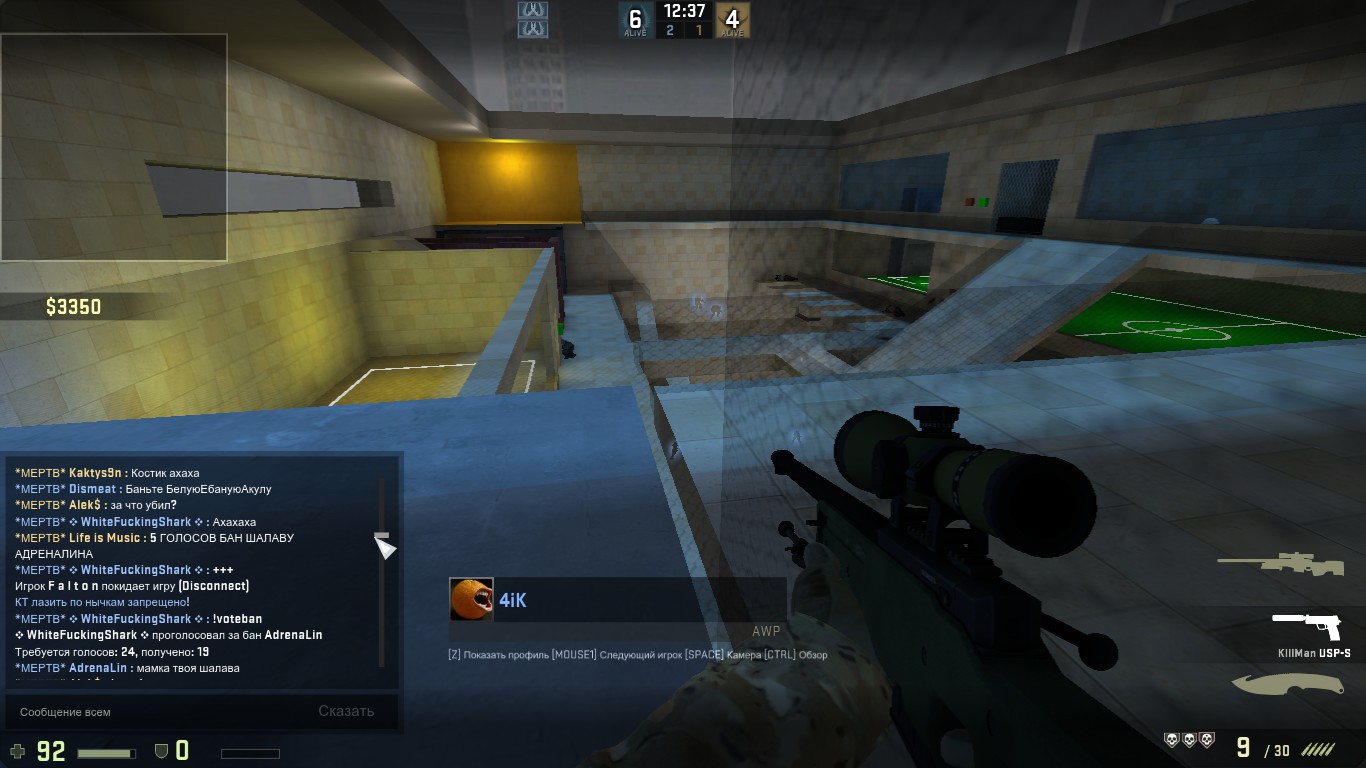Image resolution: width=1366 pixels, height=768 pixels.
Task: Send the message with the "Сказать" button
Action: point(346,712)
